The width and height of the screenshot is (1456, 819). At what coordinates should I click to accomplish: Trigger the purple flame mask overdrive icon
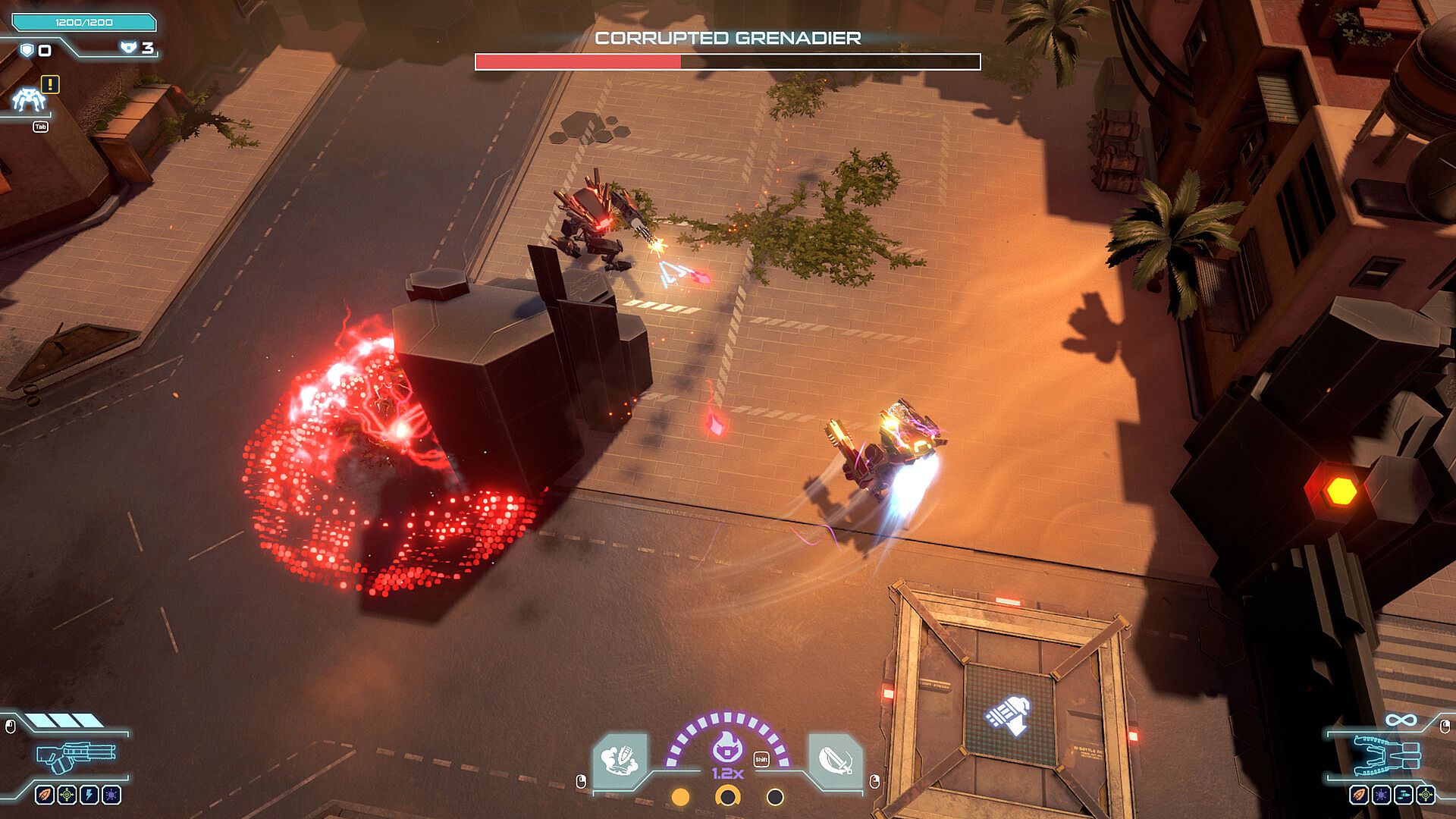pos(727,749)
